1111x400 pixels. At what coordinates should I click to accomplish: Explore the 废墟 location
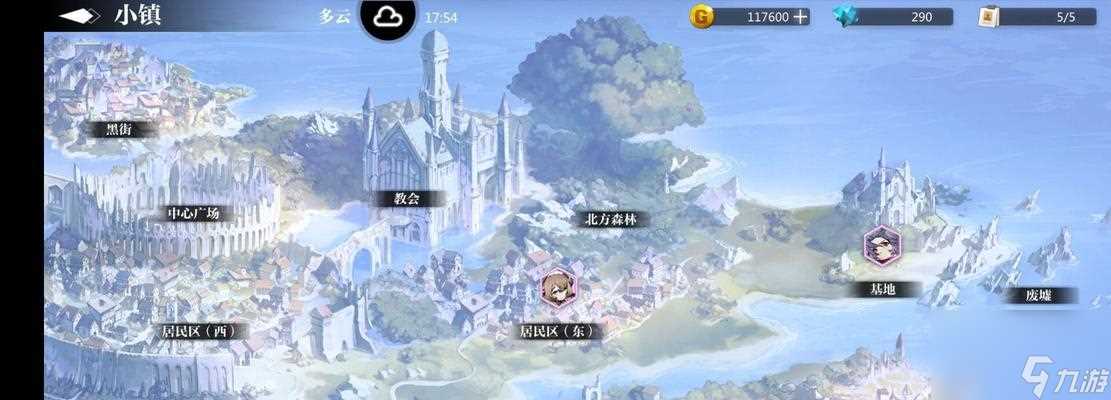1038,295
